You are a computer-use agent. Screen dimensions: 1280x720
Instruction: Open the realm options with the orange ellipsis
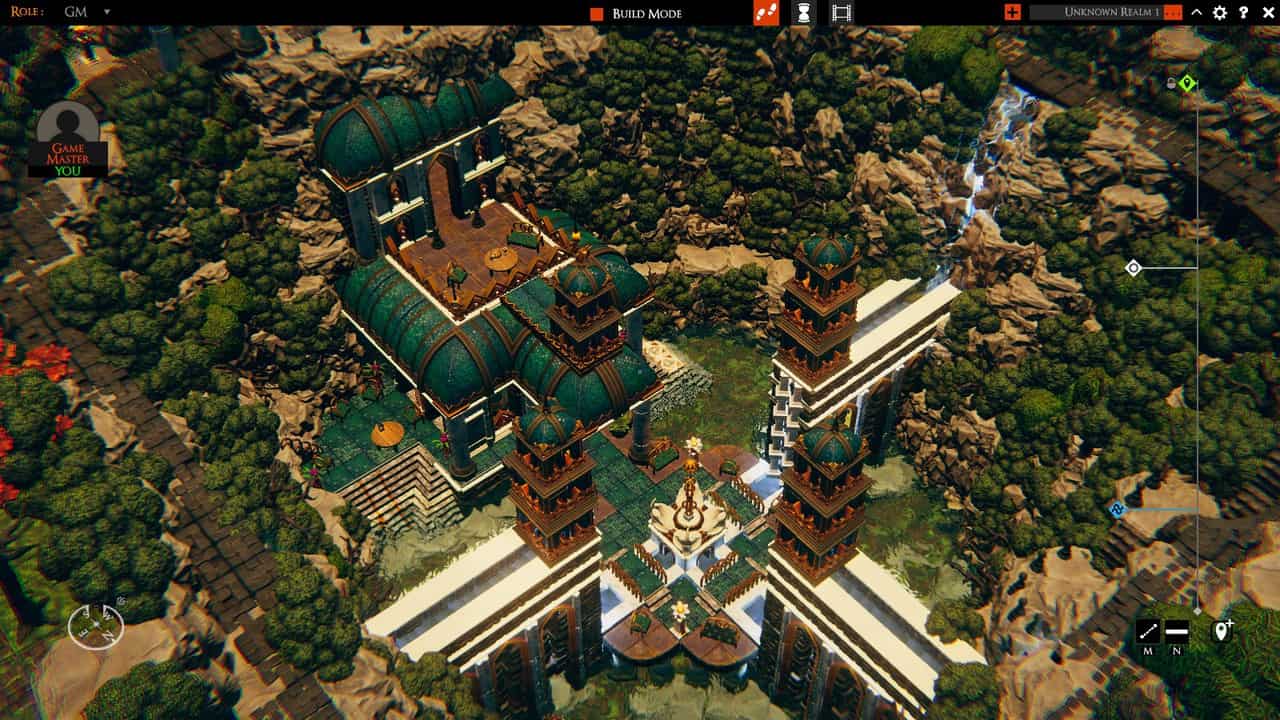(x=1174, y=13)
